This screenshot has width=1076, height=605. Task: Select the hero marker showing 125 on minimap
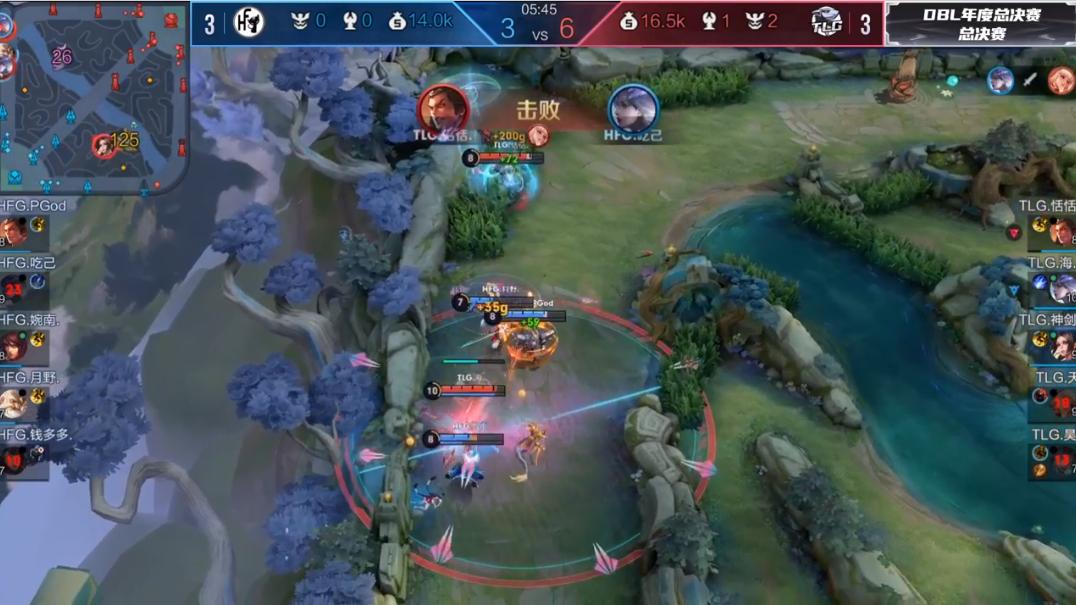(103, 146)
